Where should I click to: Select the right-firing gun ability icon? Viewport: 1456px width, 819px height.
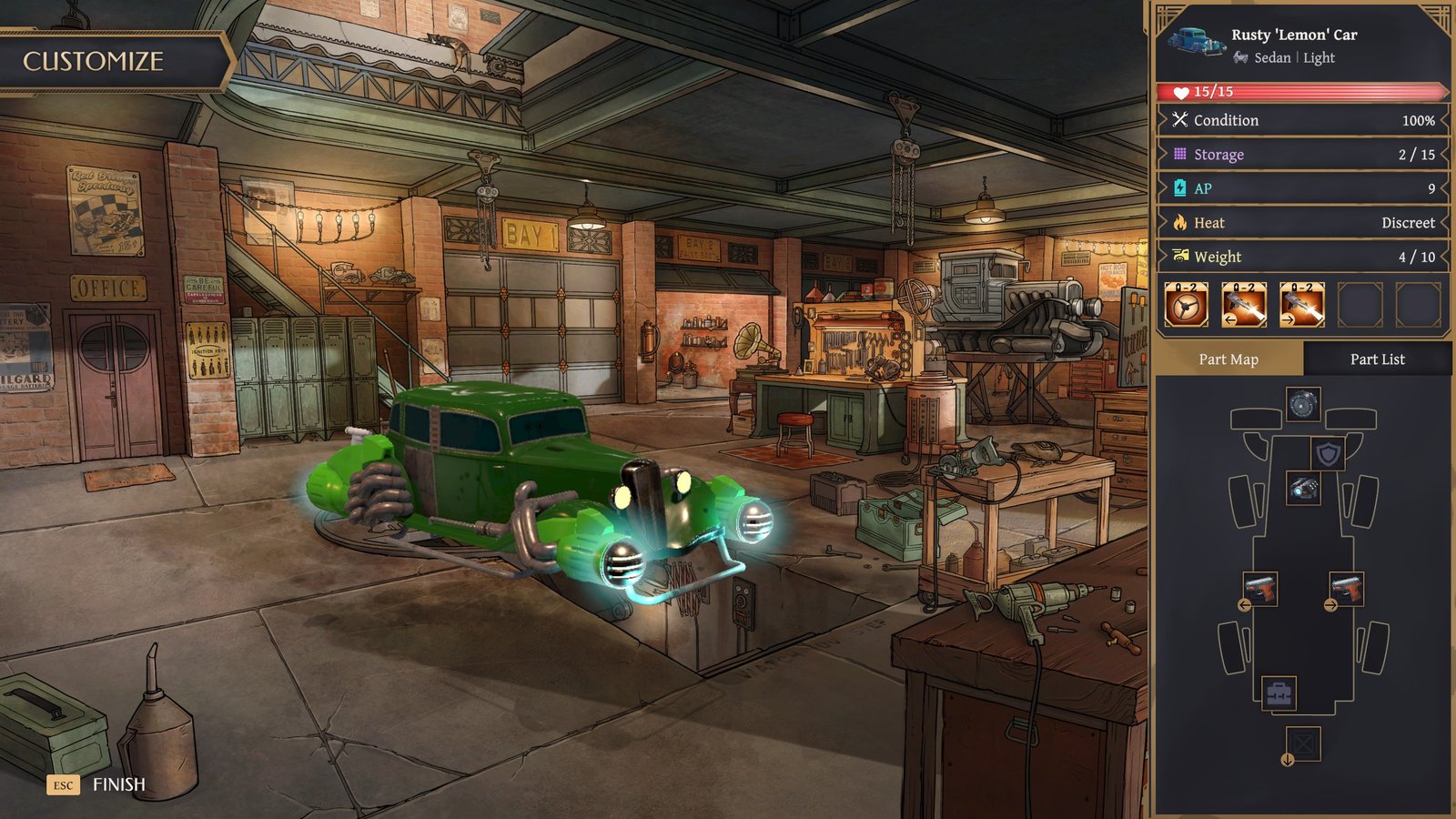click(x=1302, y=304)
